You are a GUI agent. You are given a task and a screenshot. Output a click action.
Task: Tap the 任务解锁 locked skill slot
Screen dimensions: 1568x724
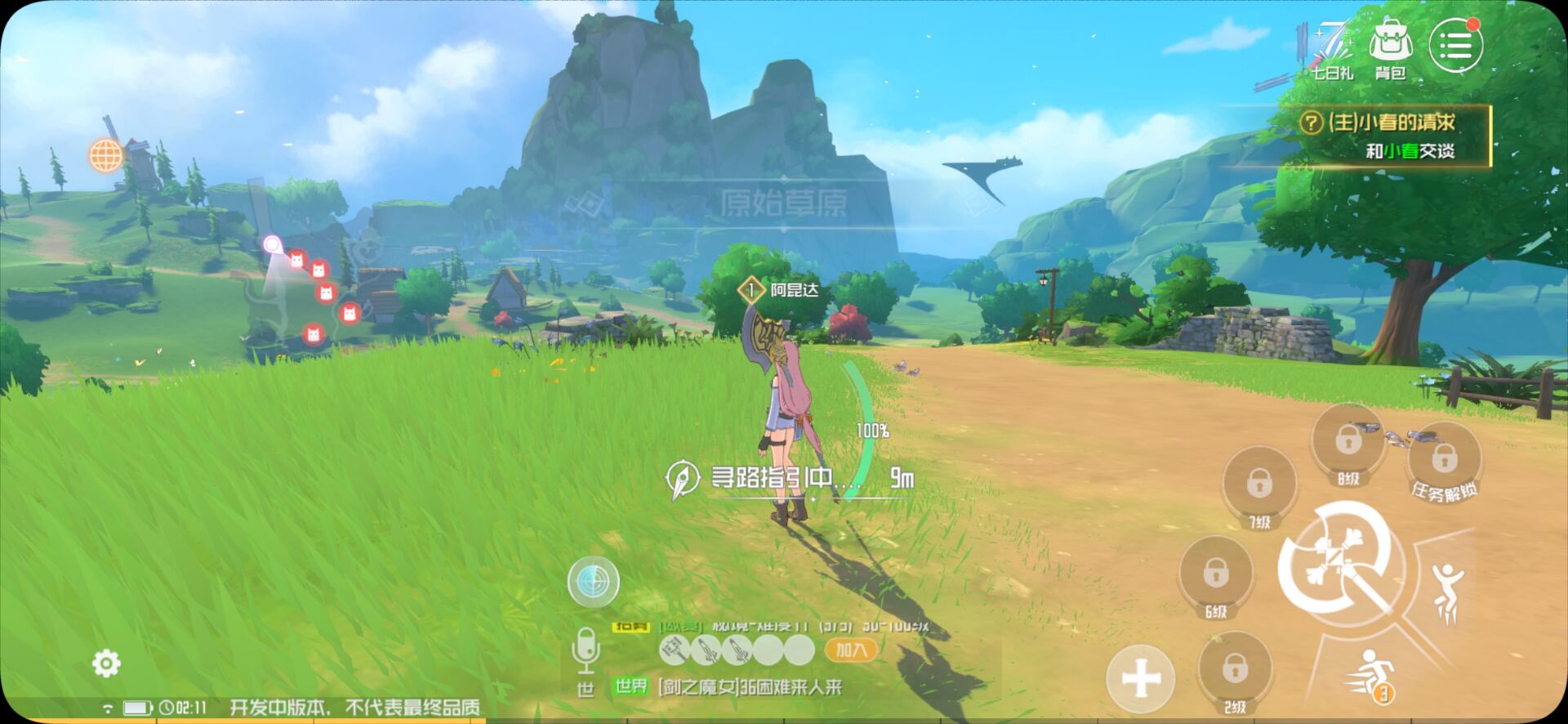1444,459
